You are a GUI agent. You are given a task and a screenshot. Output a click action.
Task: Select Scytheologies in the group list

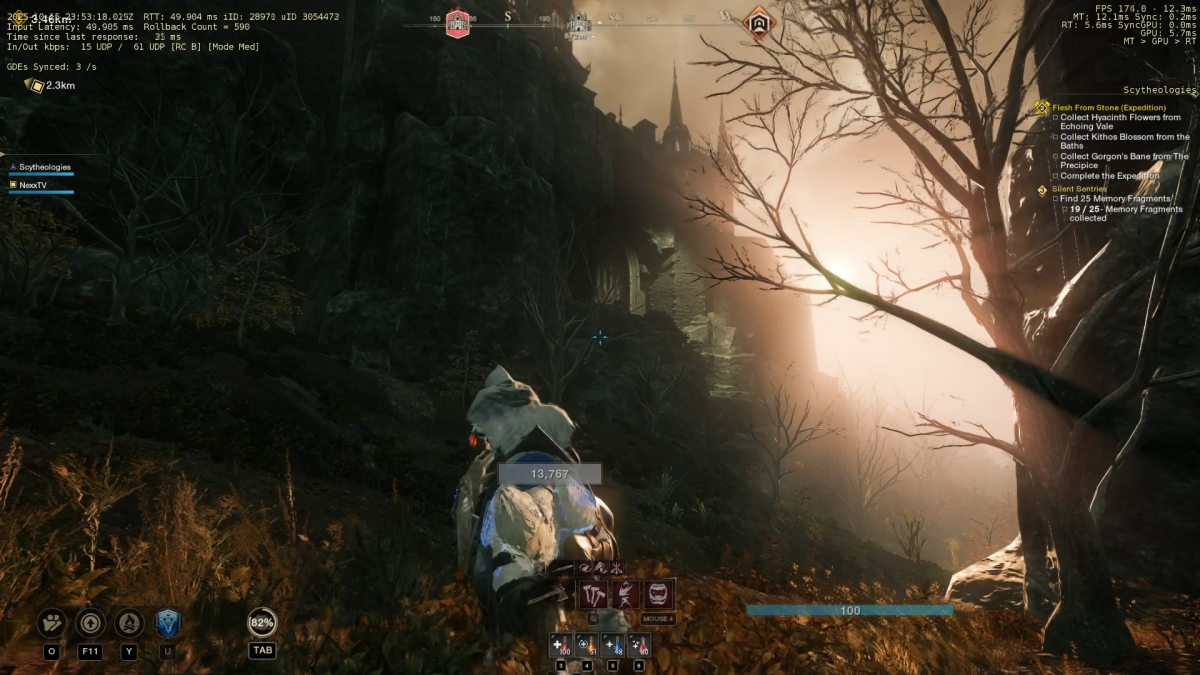45,167
